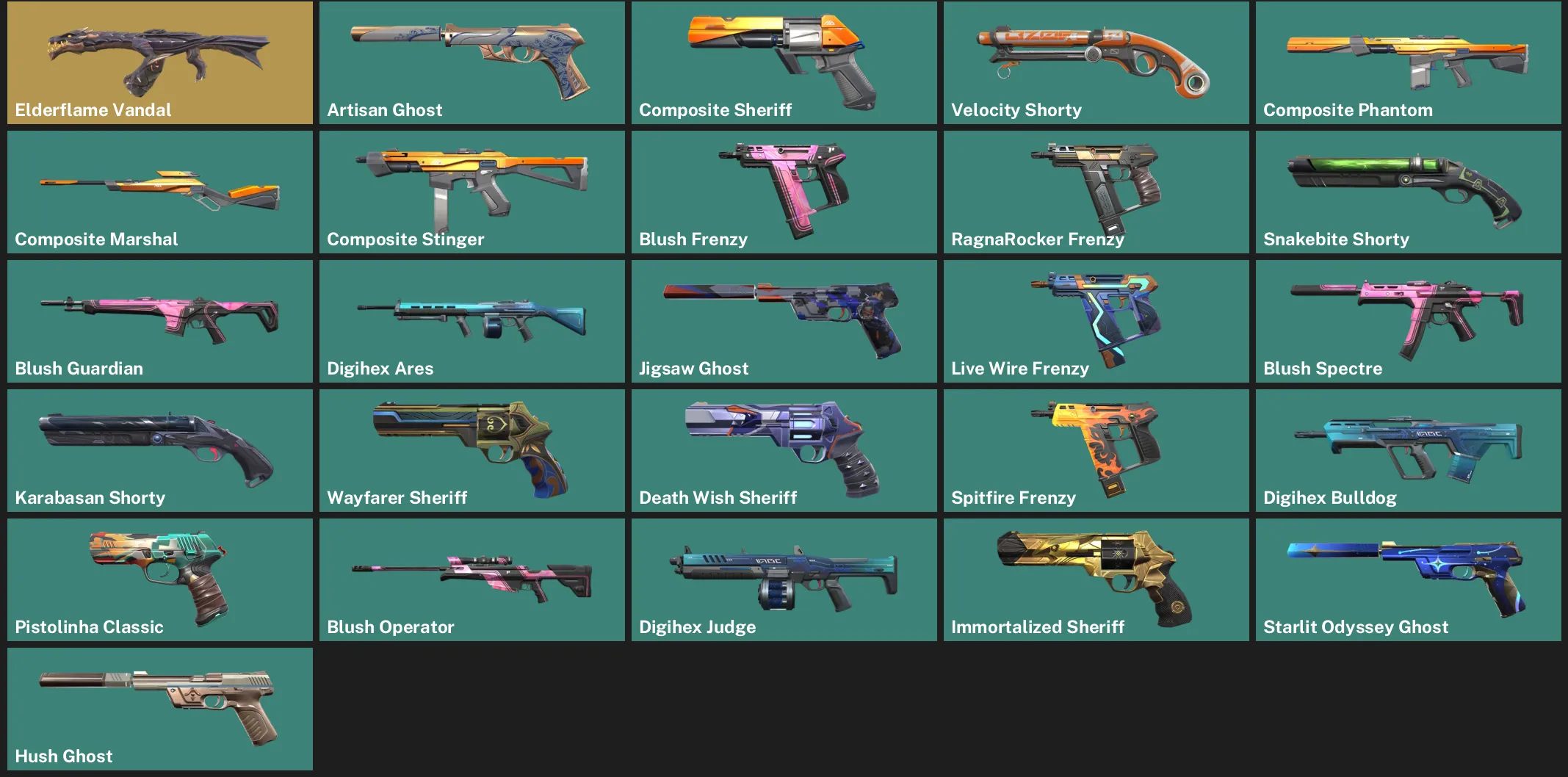Click the Wayfarer Sheriff tile
The height and width of the screenshot is (777, 1568).
(x=470, y=450)
